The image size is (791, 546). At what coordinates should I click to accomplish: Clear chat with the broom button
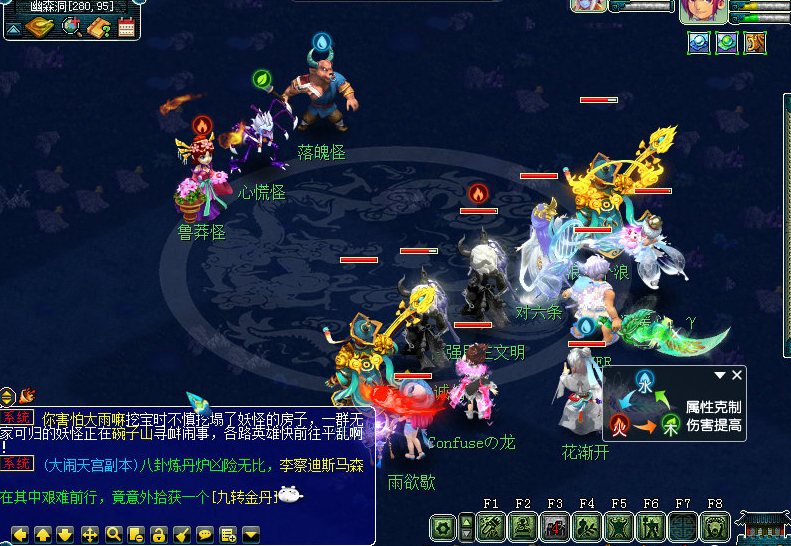181,533
